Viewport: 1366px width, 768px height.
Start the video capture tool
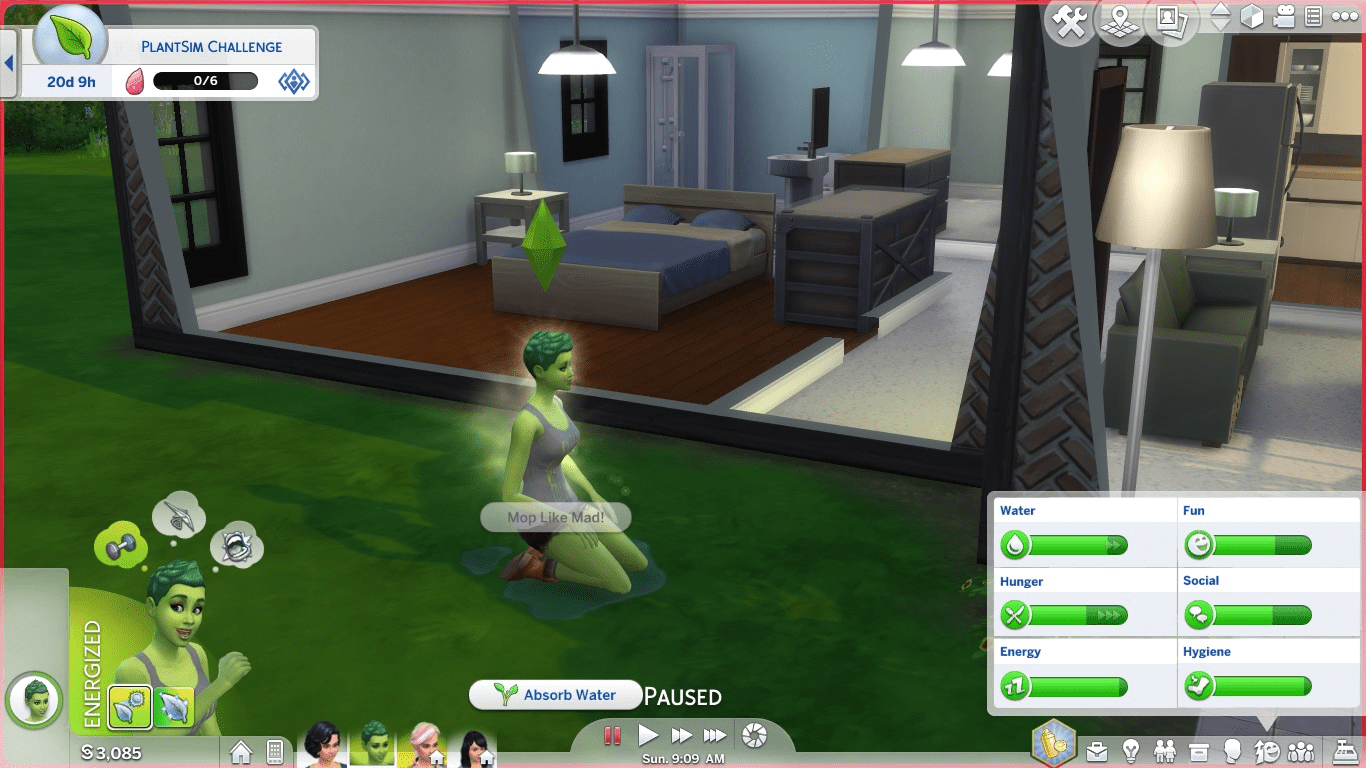1282,17
